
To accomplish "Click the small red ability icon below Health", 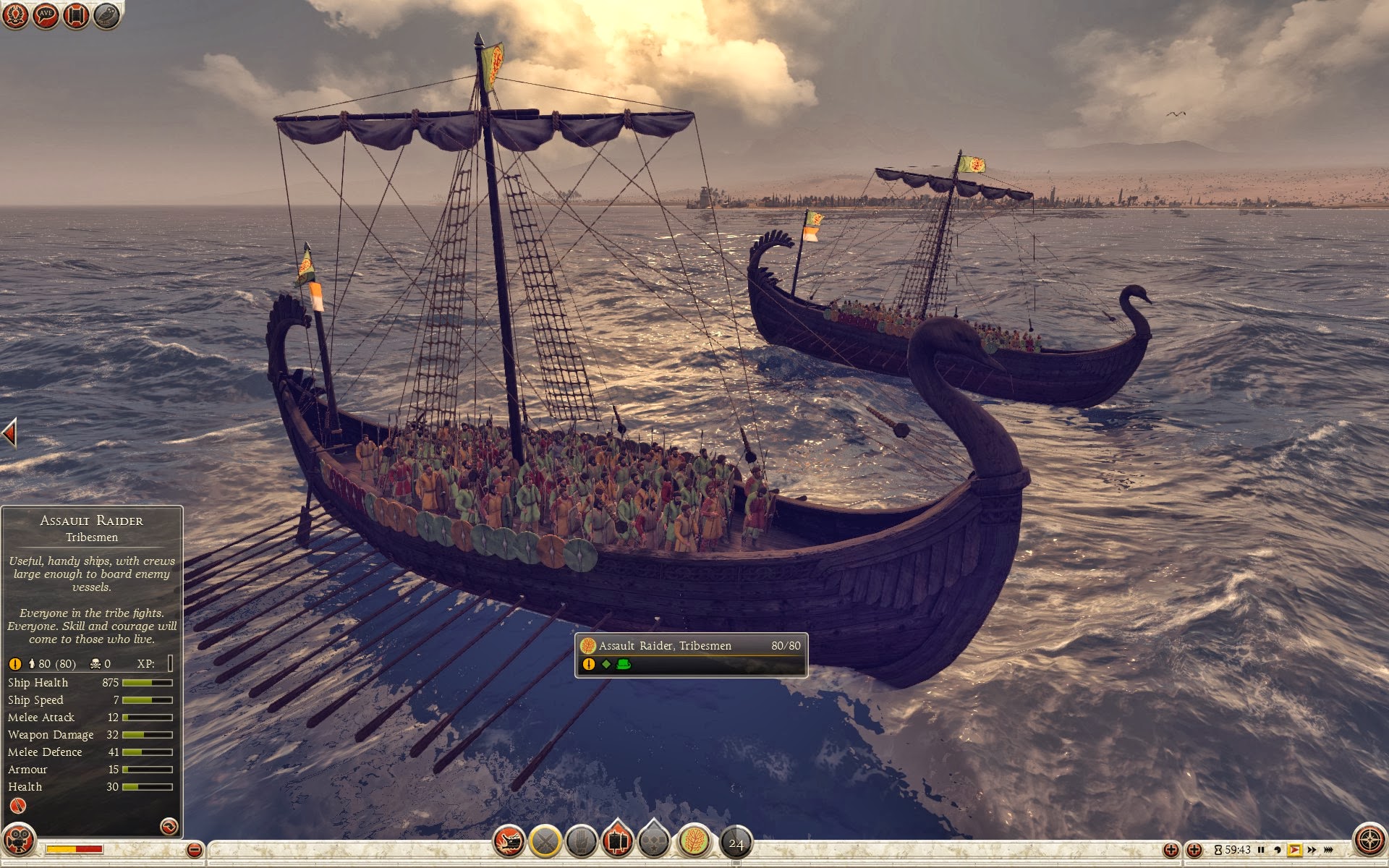I will (x=17, y=806).
